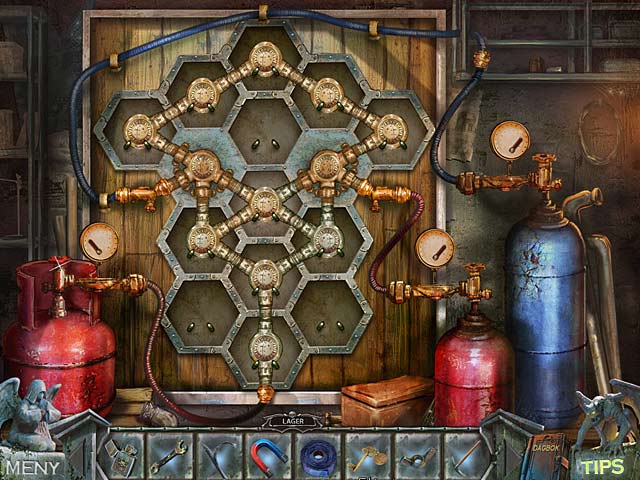
Task: Select the lighter in the inventory
Action: tap(124, 457)
